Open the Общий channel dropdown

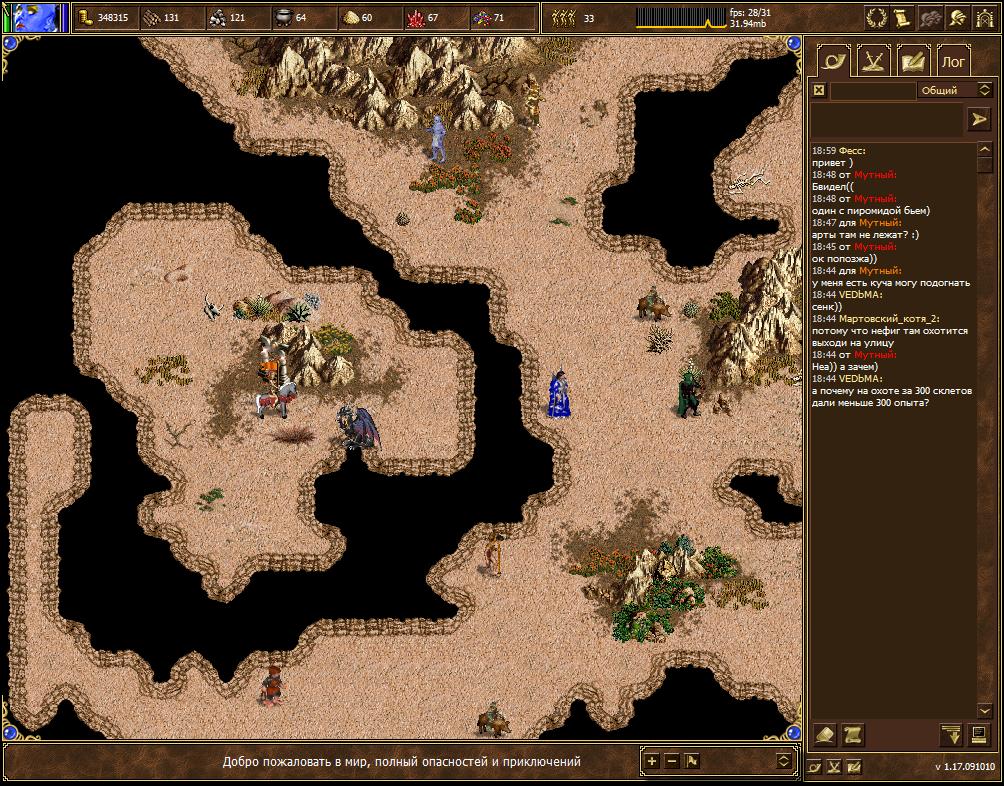click(x=953, y=90)
